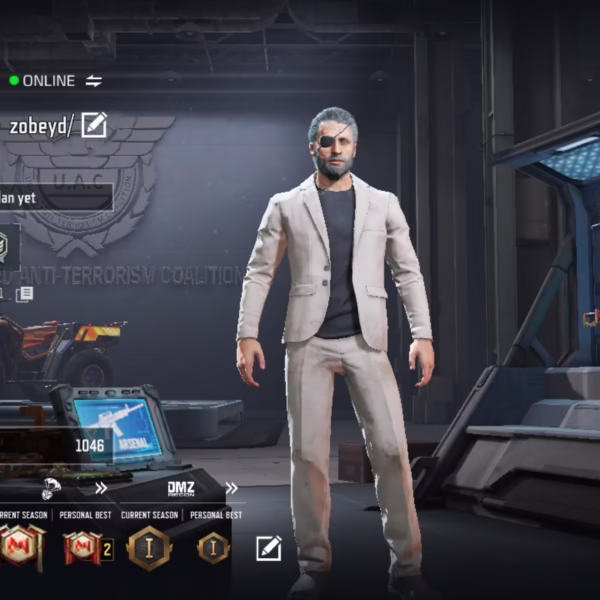Open the edit icon beside rank badges
The height and width of the screenshot is (600, 600).
click(268, 548)
